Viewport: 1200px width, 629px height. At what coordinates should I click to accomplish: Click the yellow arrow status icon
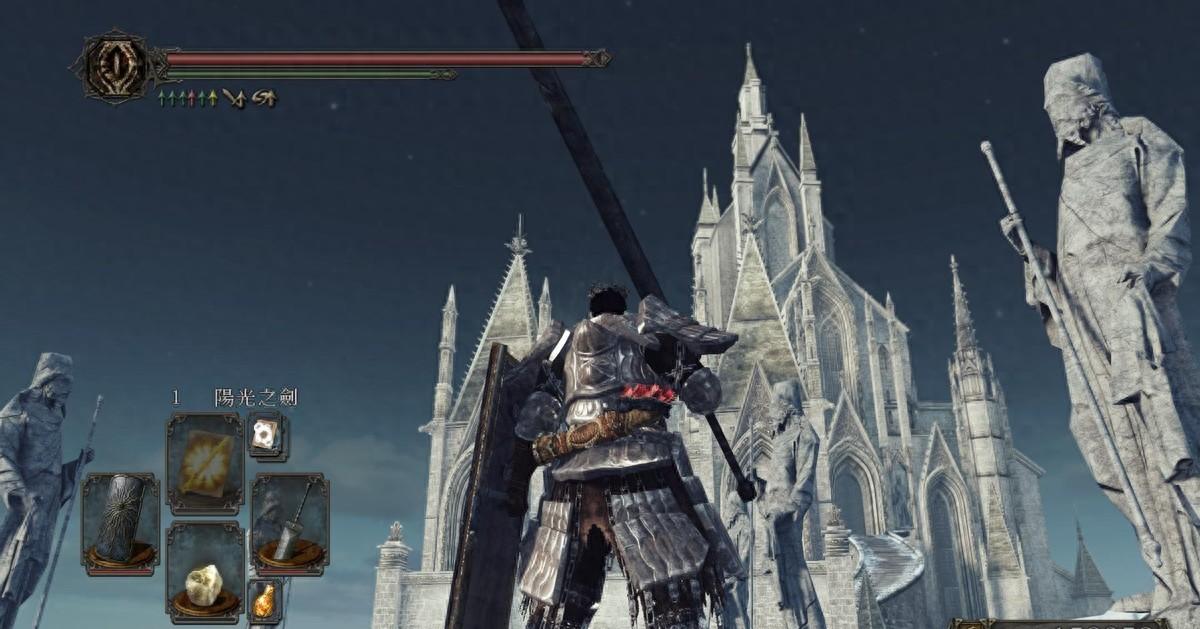(x=212, y=98)
